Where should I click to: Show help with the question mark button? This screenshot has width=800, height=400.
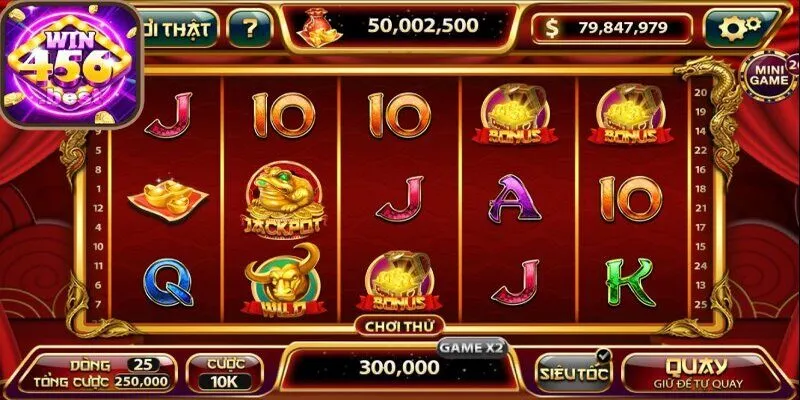tap(249, 28)
